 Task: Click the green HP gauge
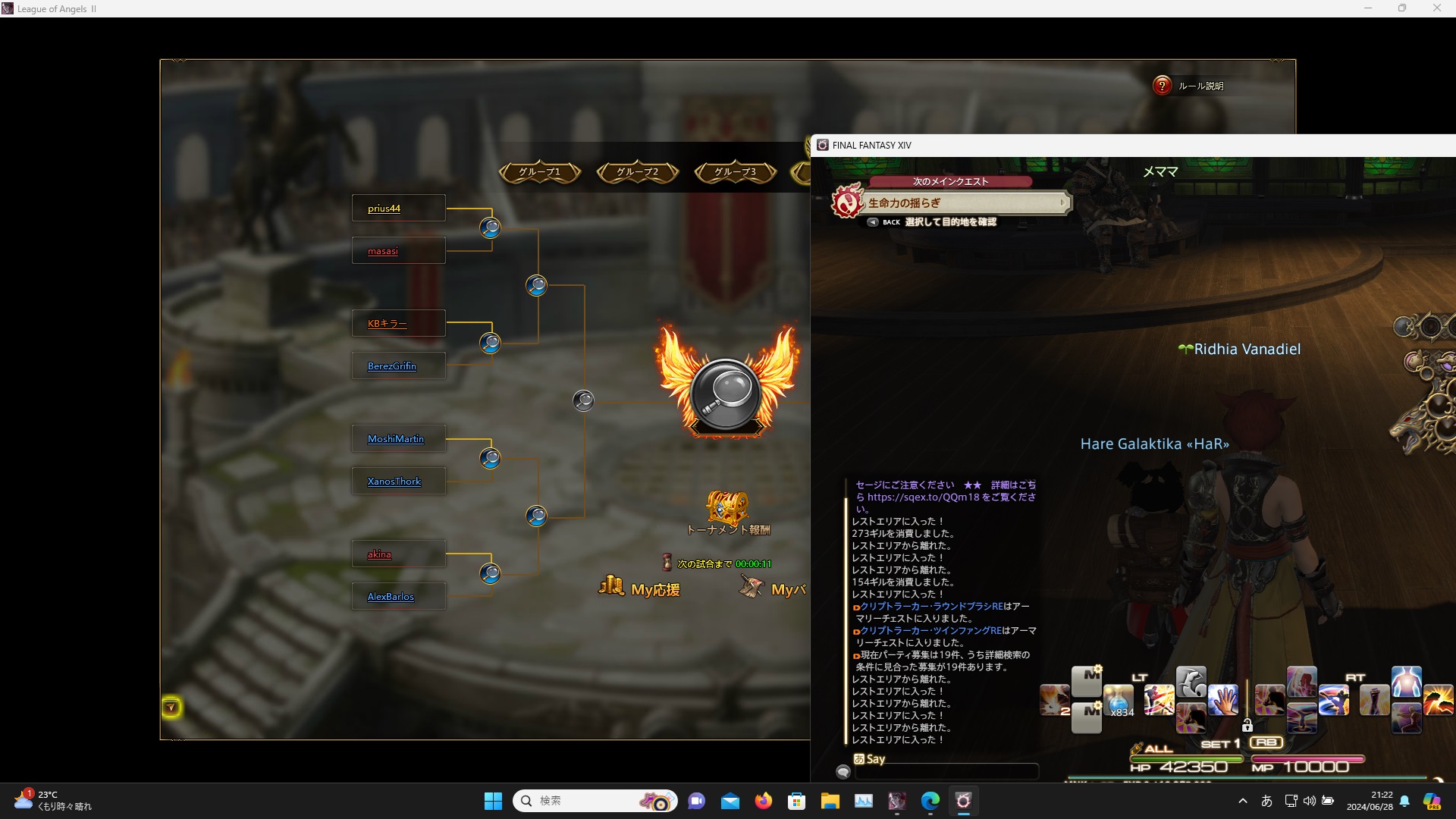(1185, 759)
